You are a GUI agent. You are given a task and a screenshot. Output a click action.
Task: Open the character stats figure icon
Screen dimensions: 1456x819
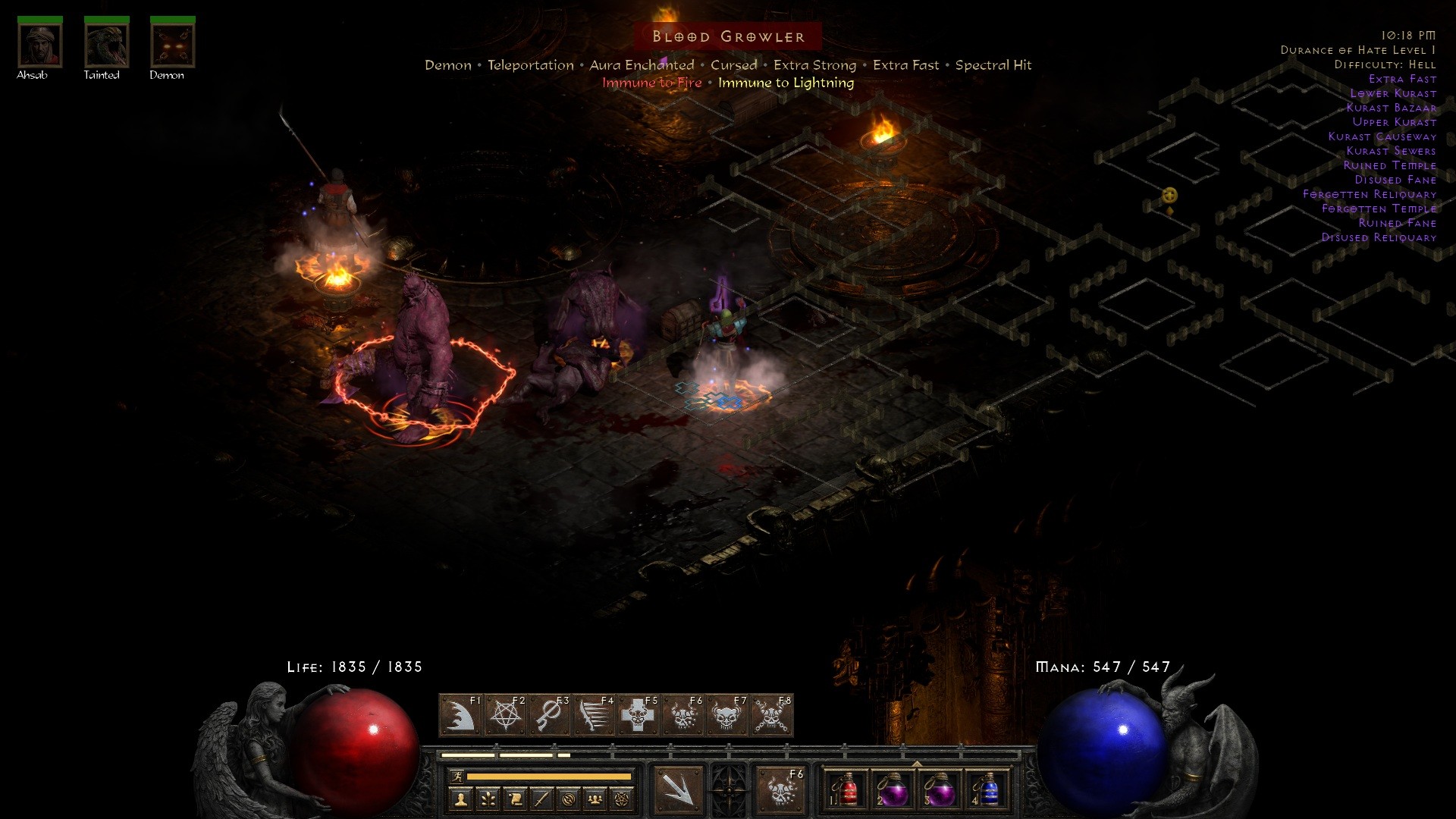(x=461, y=799)
